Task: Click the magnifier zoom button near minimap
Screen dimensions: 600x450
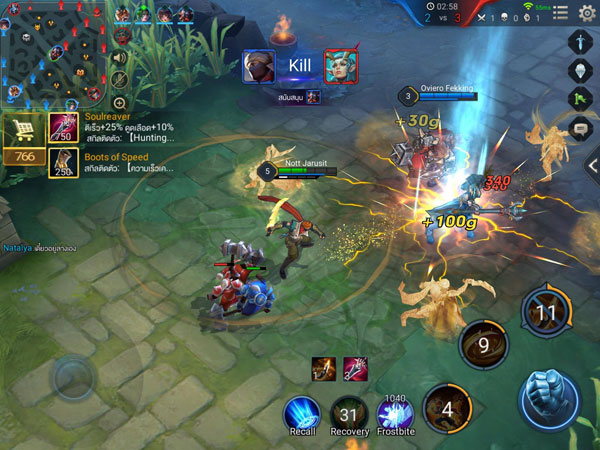Action: pos(119,102)
